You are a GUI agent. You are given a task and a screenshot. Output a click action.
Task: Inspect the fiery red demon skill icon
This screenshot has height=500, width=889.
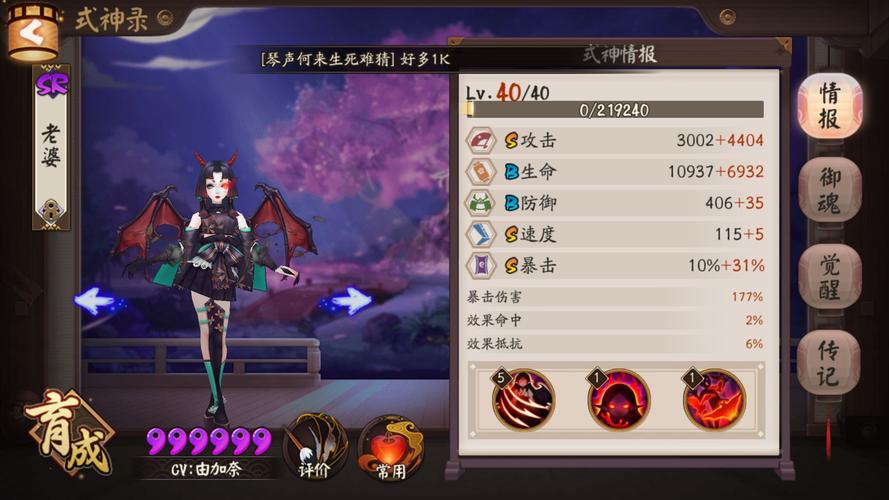coord(714,399)
